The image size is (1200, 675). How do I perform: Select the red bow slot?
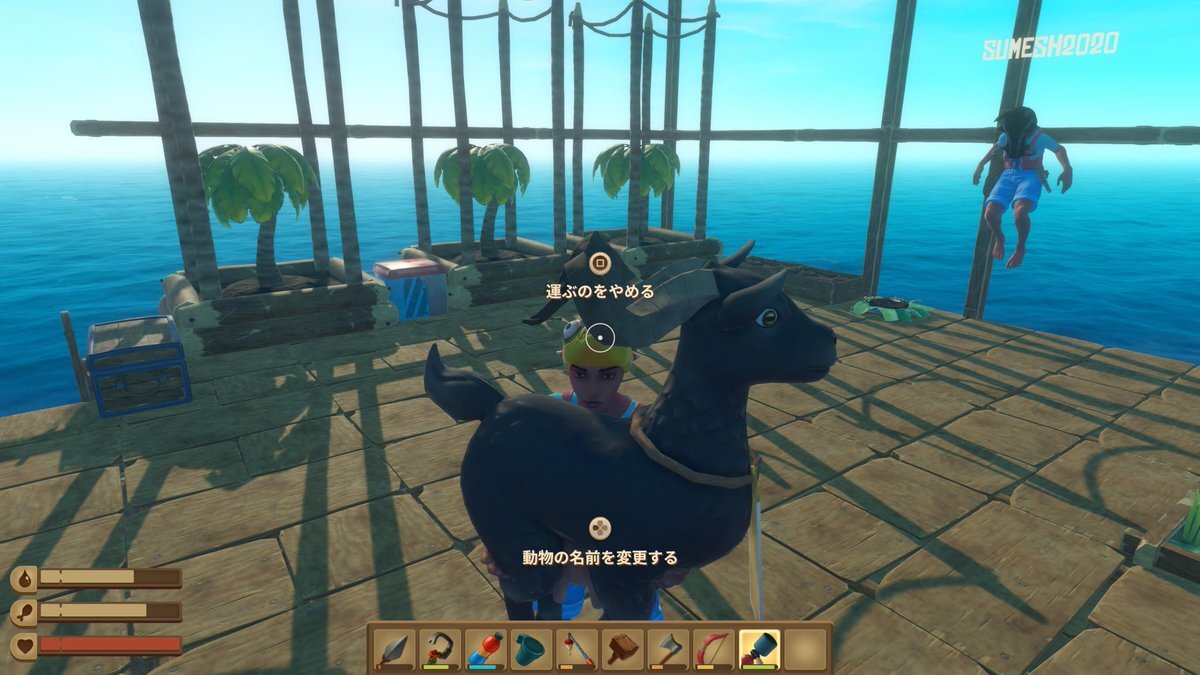[x=713, y=649]
